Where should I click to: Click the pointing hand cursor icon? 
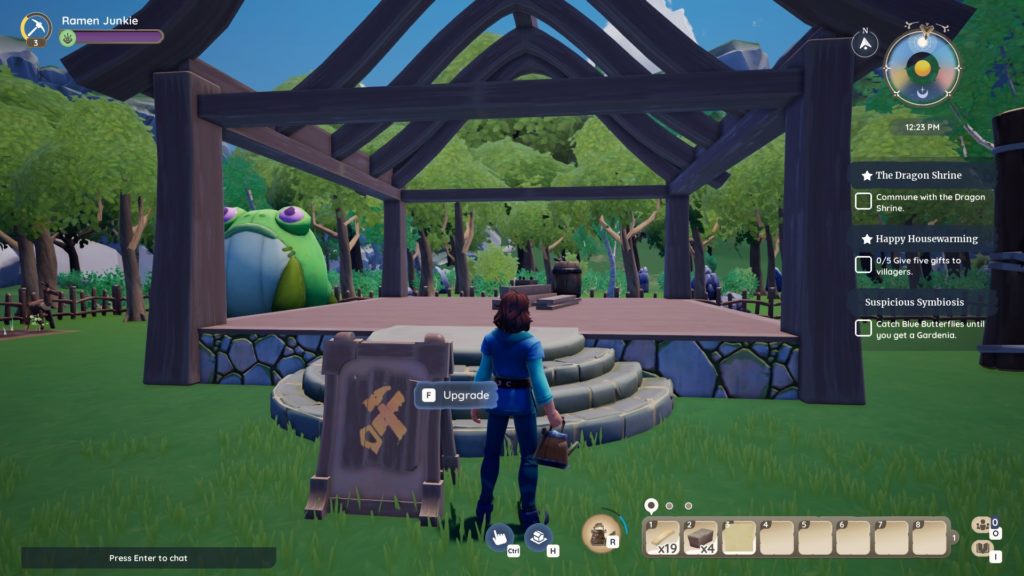[x=501, y=538]
